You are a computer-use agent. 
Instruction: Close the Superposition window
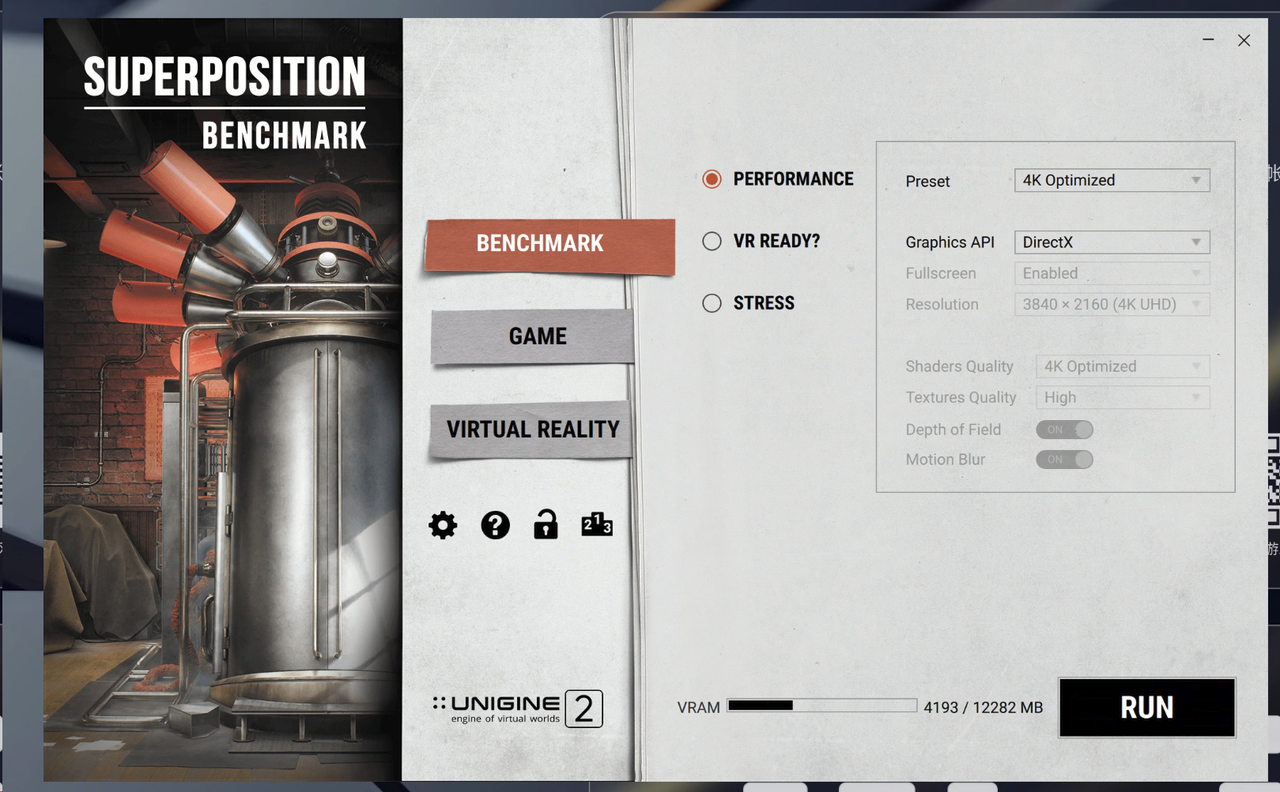1244,40
